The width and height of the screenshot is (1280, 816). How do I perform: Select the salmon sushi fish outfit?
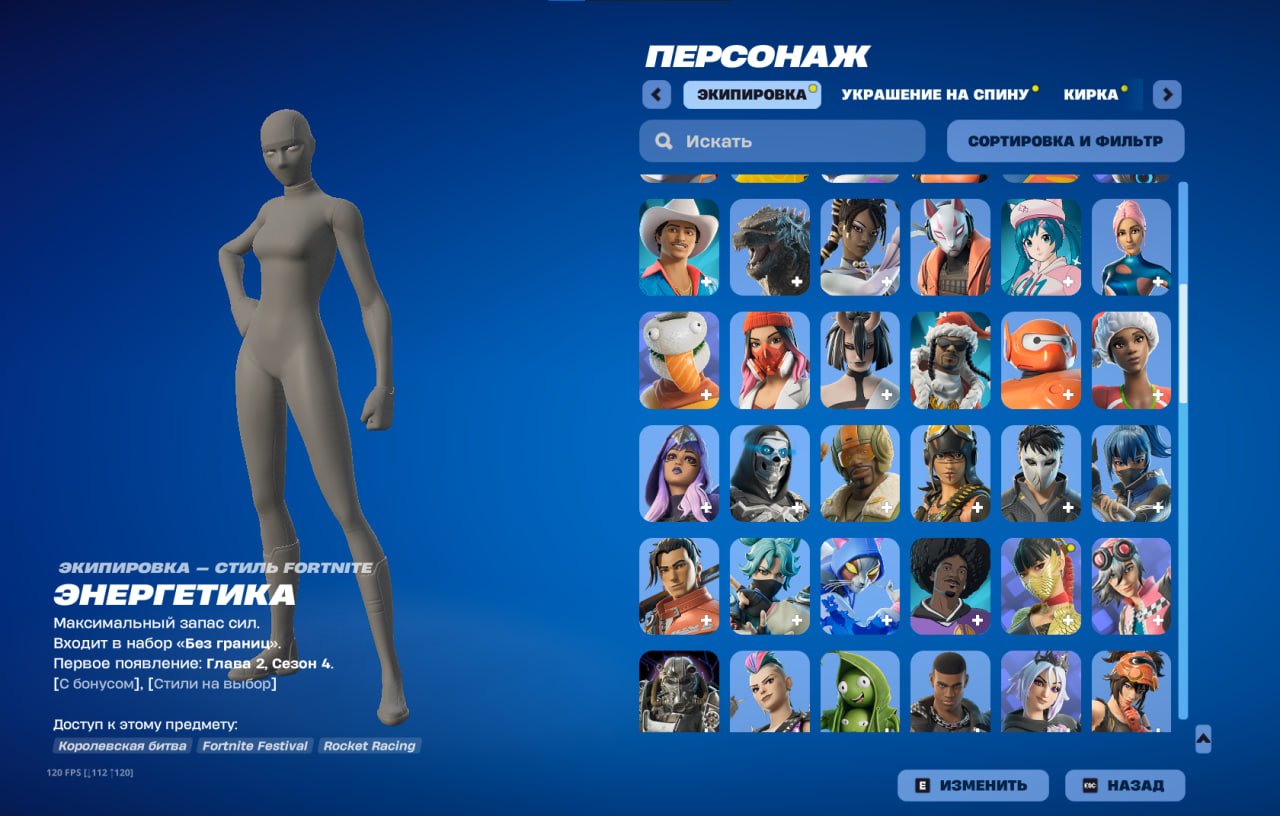pyautogui.click(x=679, y=360)
